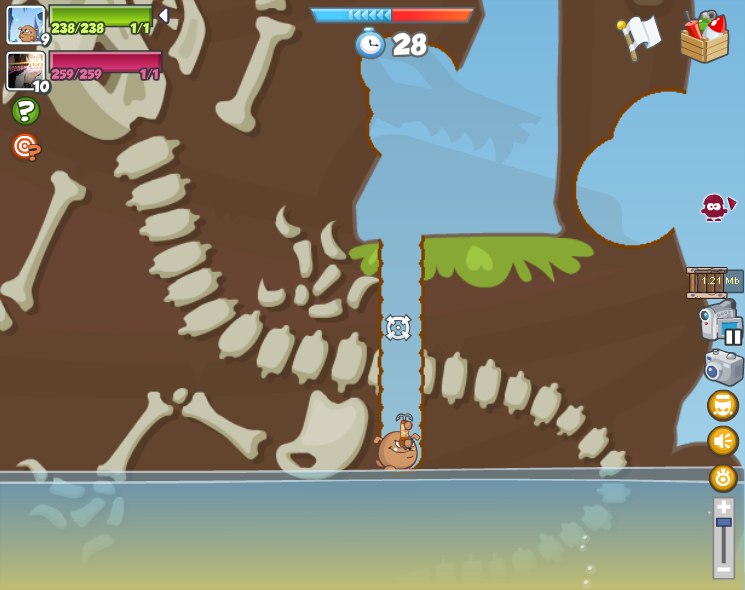Click the 1.21 Mb replay size label

click(x=715, y=281)
